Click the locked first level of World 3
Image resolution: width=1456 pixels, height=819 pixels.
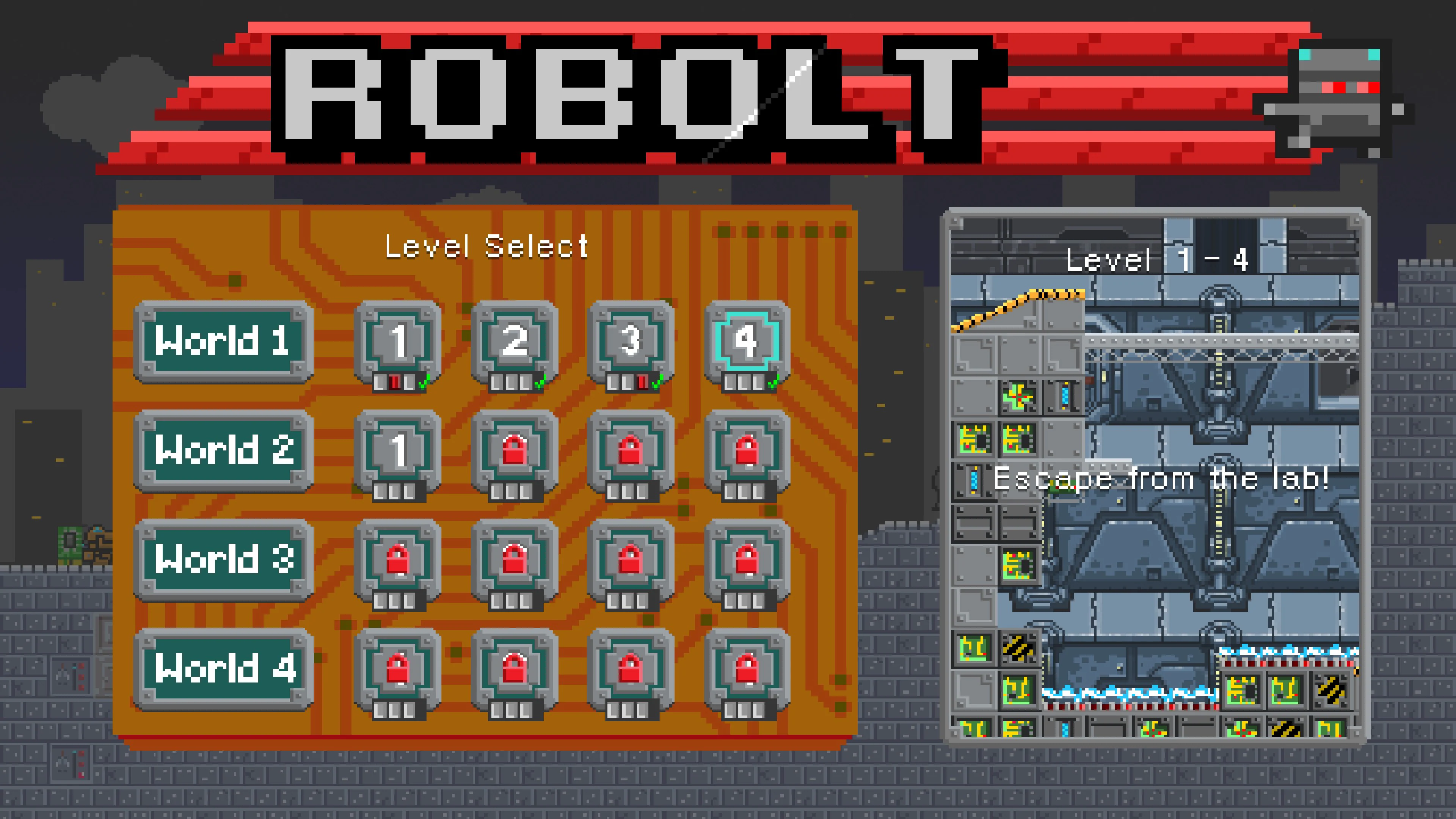coord(399,560)
